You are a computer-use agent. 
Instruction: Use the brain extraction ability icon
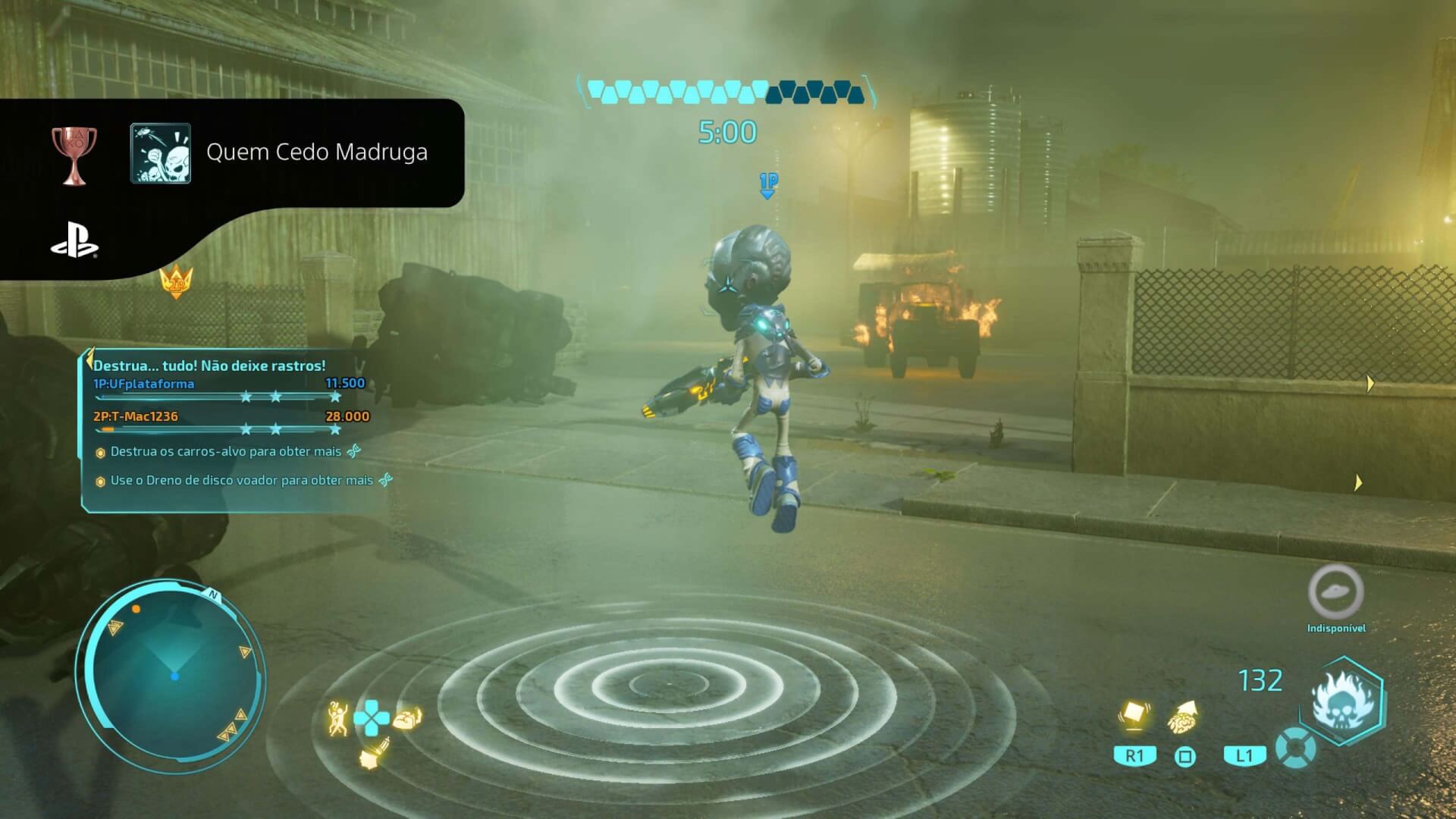coord(1184,717)
